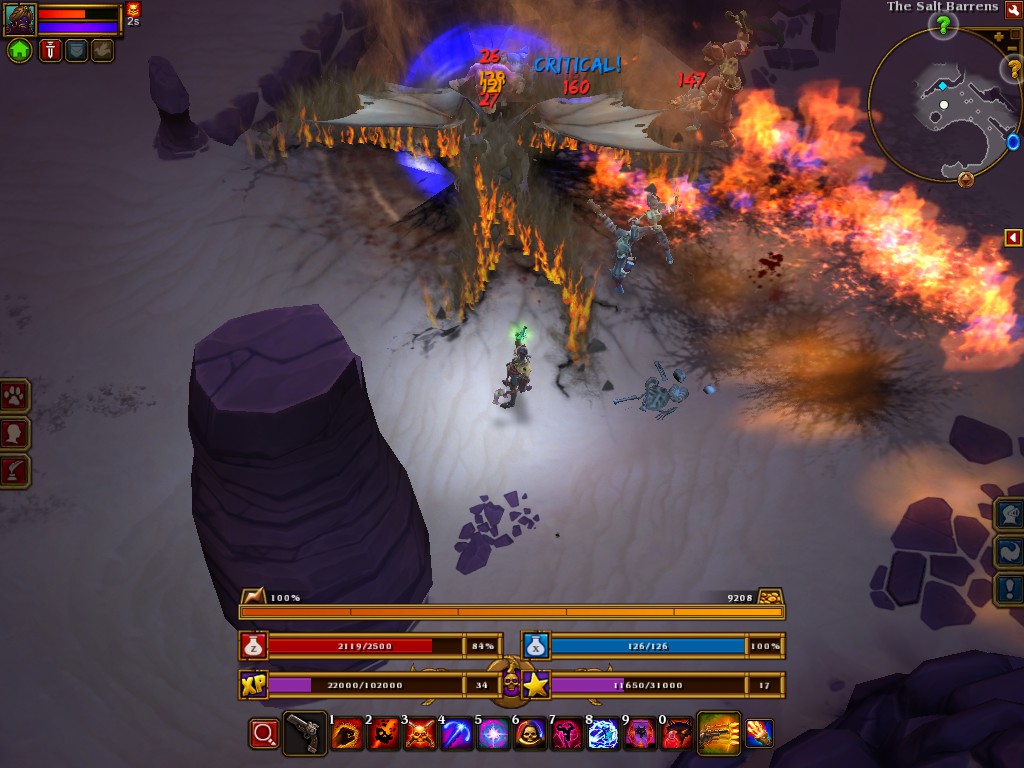Choose the blue shield pet defensive stance
This screenshot has width=1024, height=768.
click(77, 51)
